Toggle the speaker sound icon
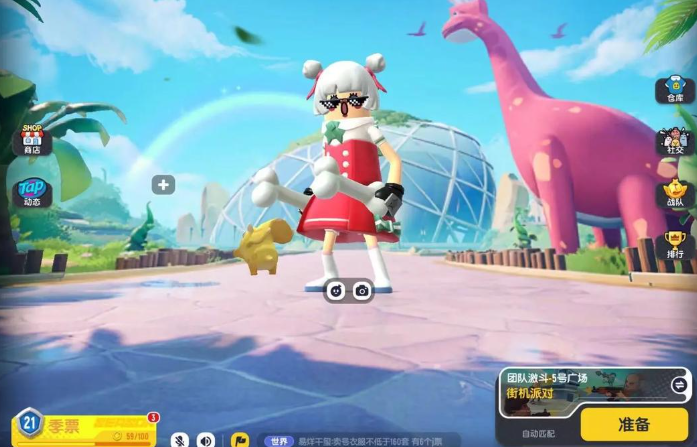This screenshot has width=697, height=447. (206, 439)
